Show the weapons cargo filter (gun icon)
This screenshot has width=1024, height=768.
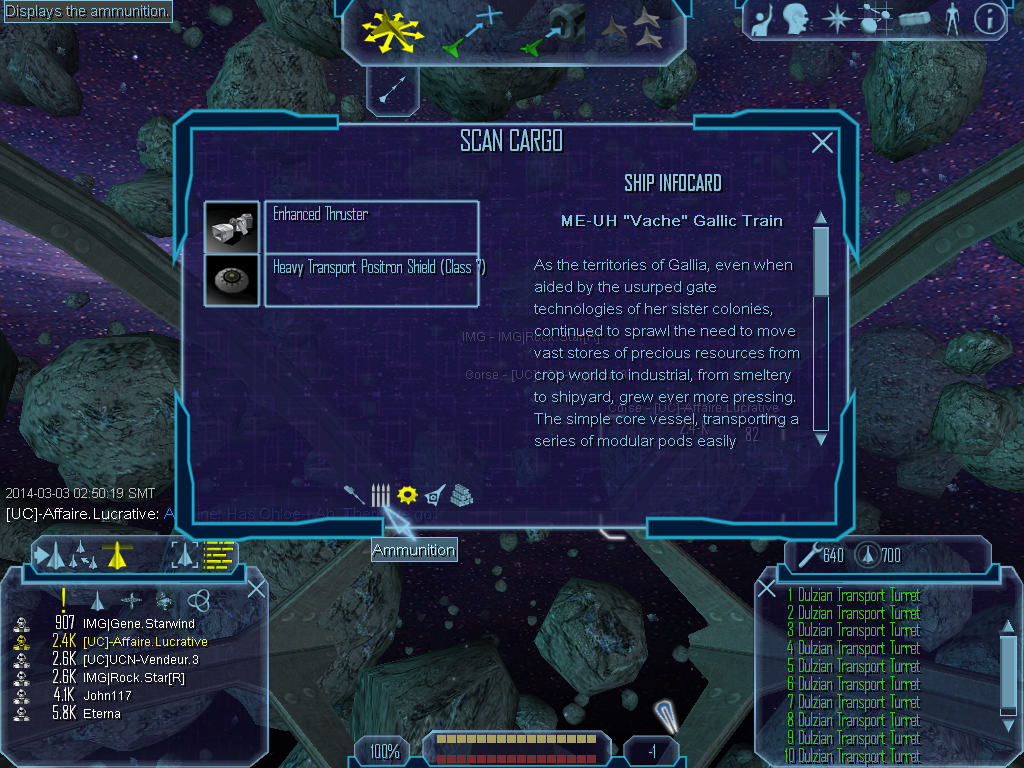click(354, 494)
